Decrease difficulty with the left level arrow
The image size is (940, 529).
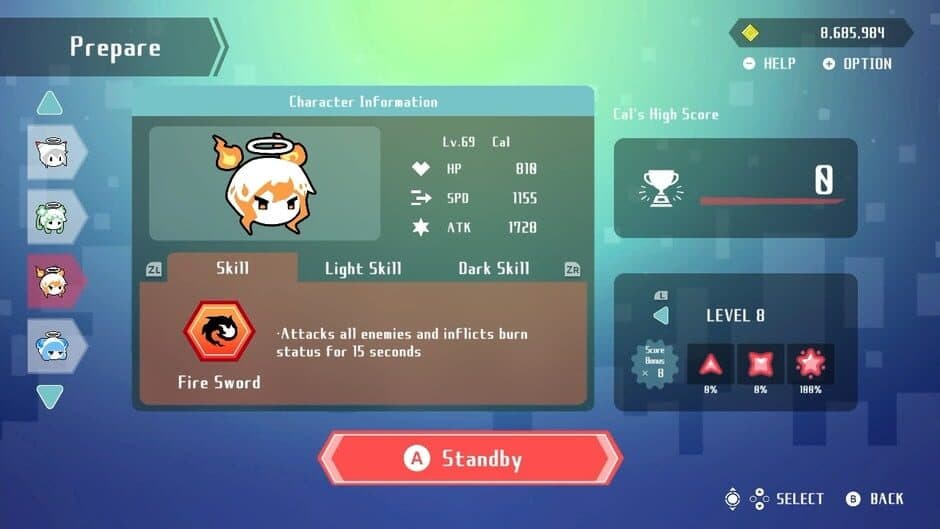coord(661,316)
